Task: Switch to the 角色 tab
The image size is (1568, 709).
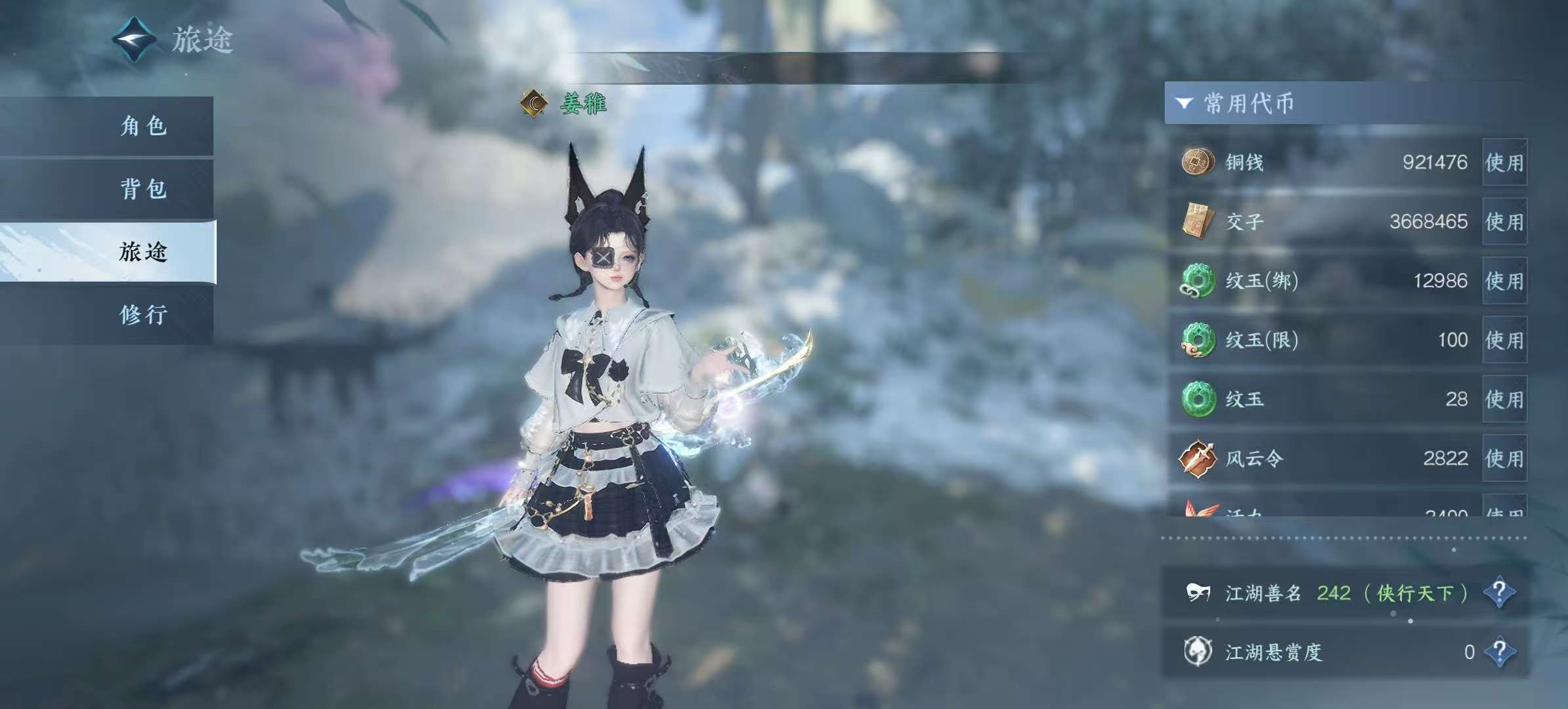Action: pyautogui.click(x=143, y=126)
